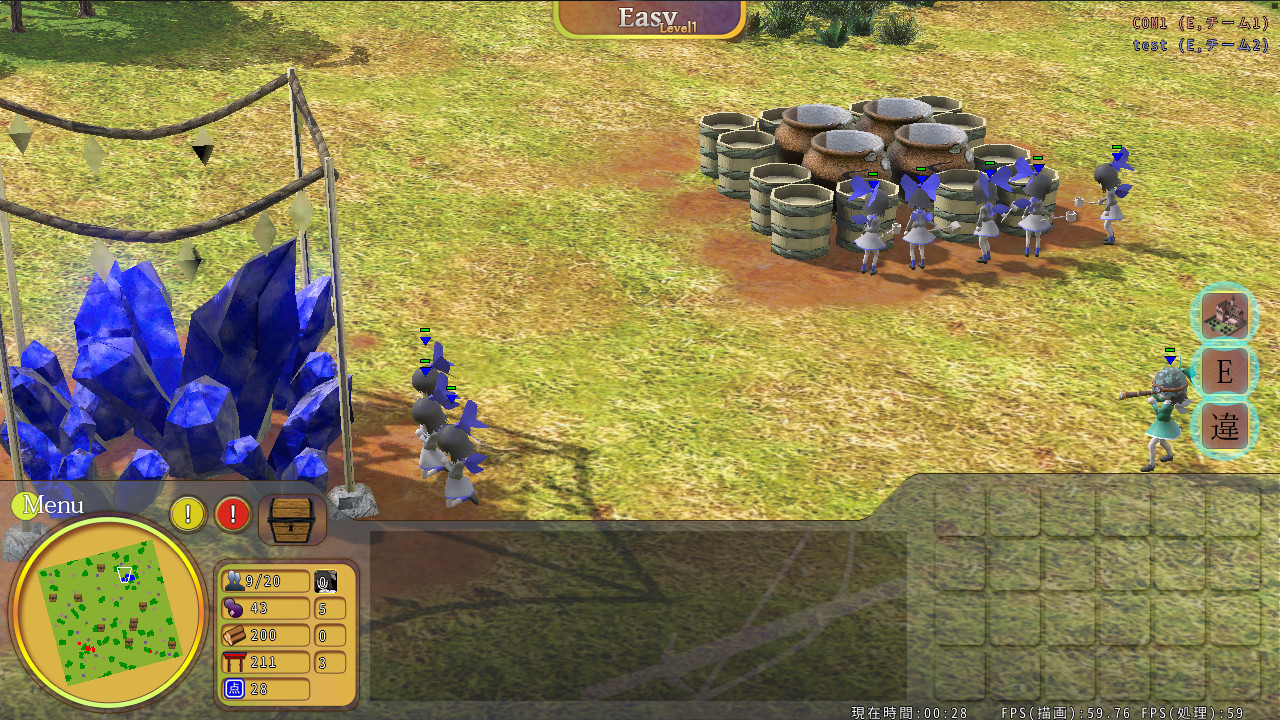Click the population icon showing 9/20
The image size is (1280, 720).
click(234, 580)
